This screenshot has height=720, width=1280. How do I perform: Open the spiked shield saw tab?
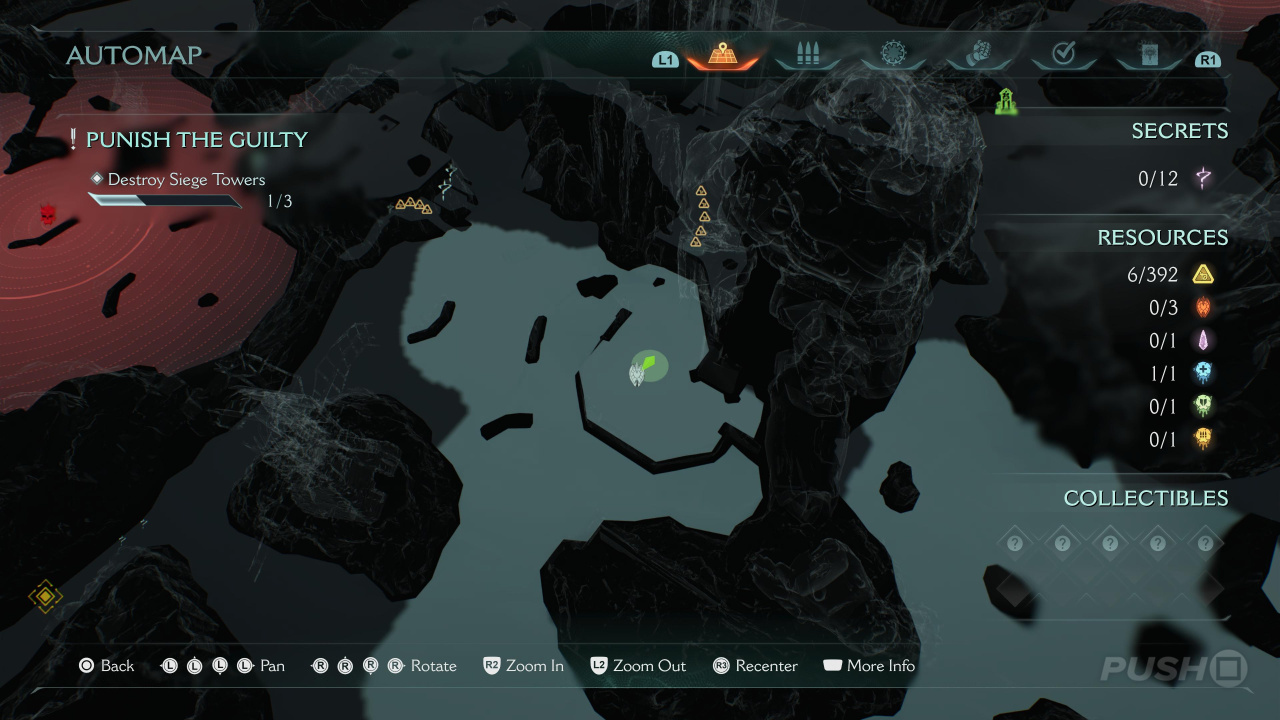(x=892, y=55)
